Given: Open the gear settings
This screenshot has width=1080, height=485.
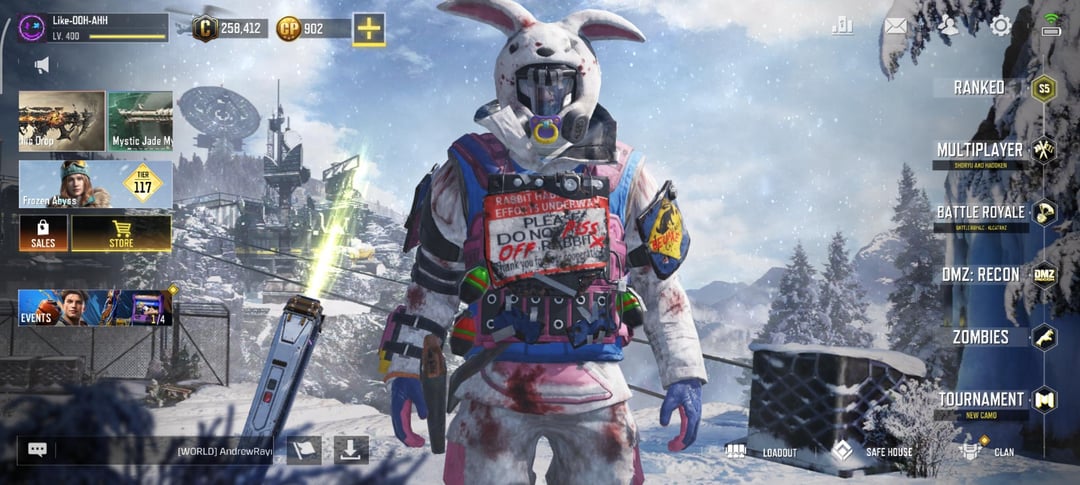Looking at the screenshot, I should pos(999,26).
